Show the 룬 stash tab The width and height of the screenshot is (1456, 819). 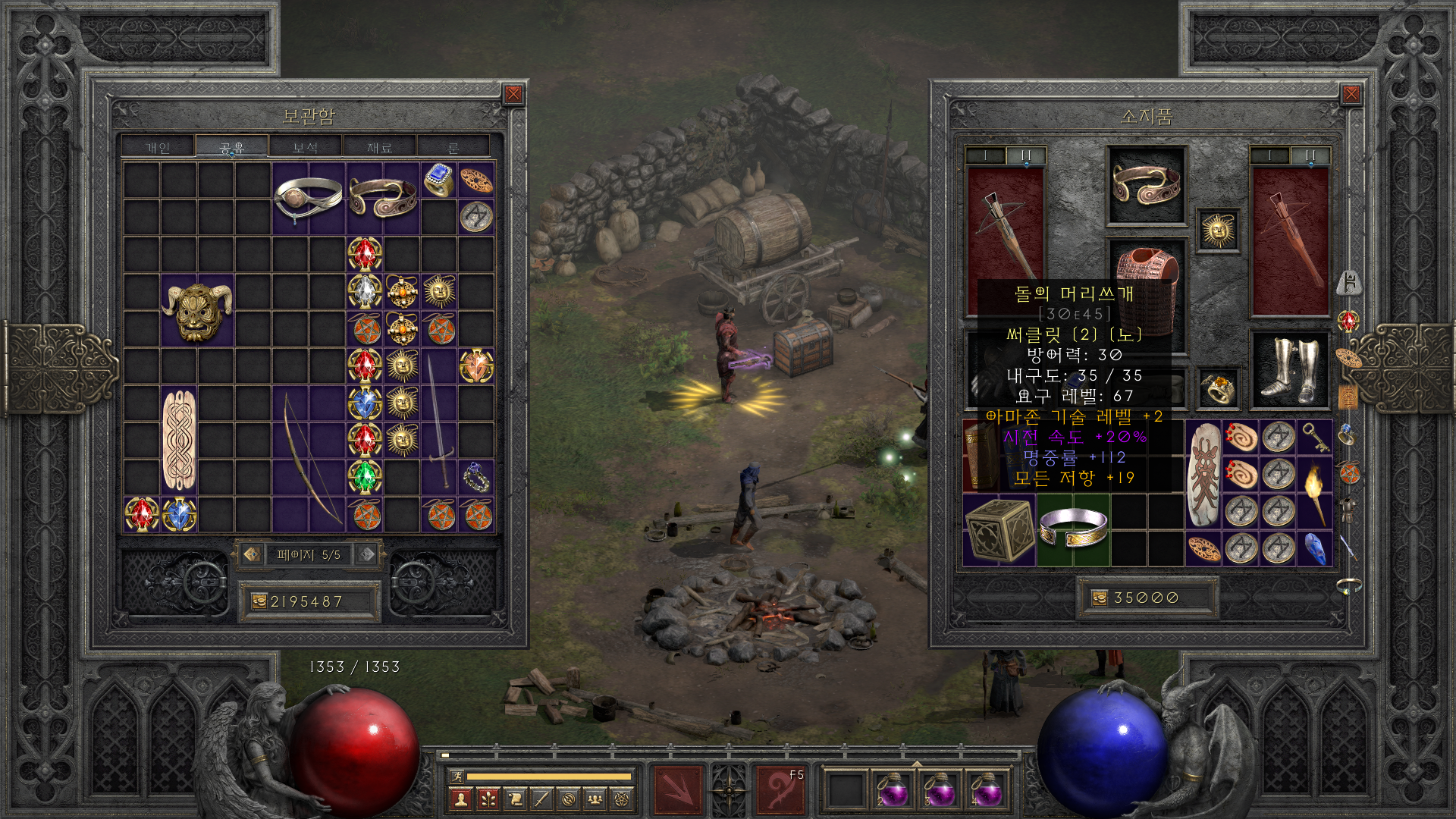click(x=453, y=147)
